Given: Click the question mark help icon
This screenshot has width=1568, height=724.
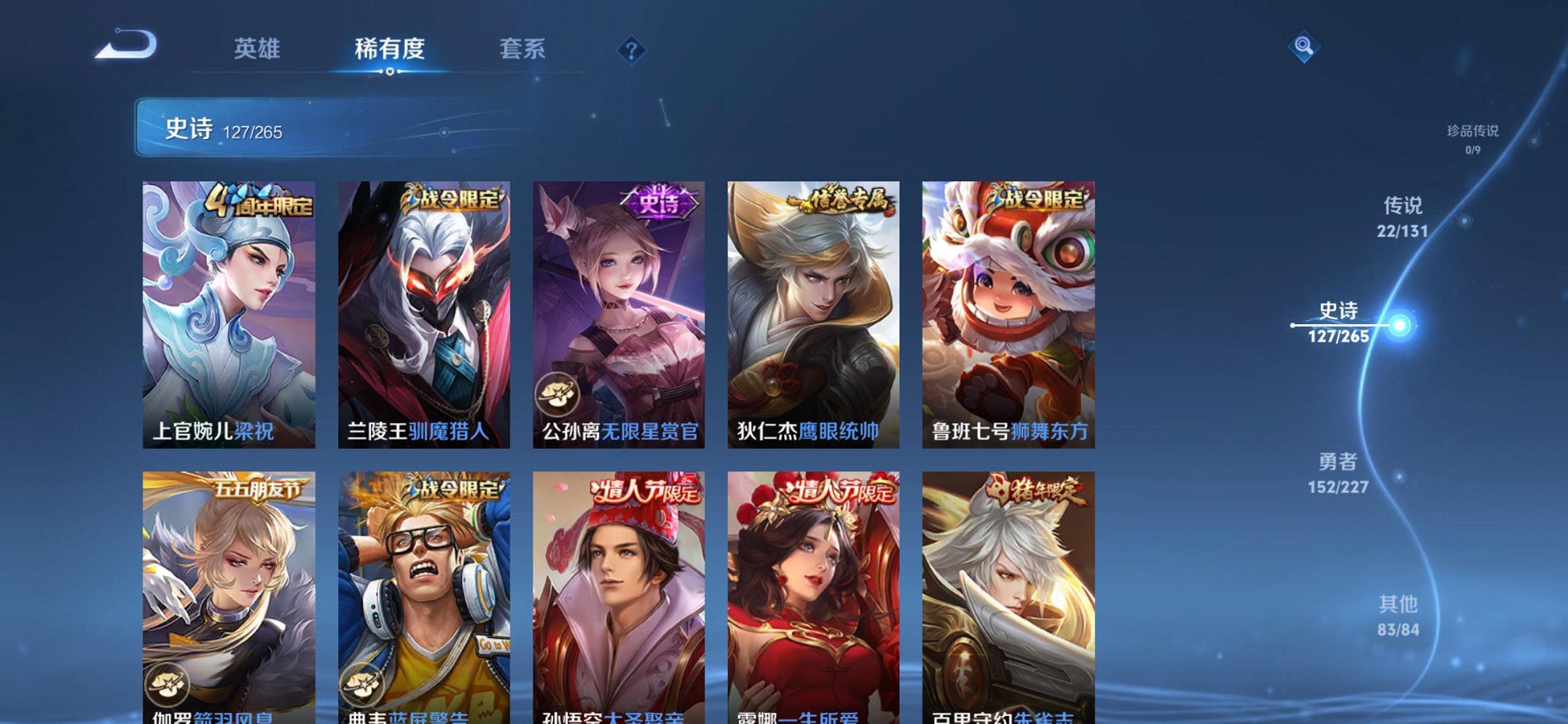Looking at the screenshot, I should coord(631,50).
